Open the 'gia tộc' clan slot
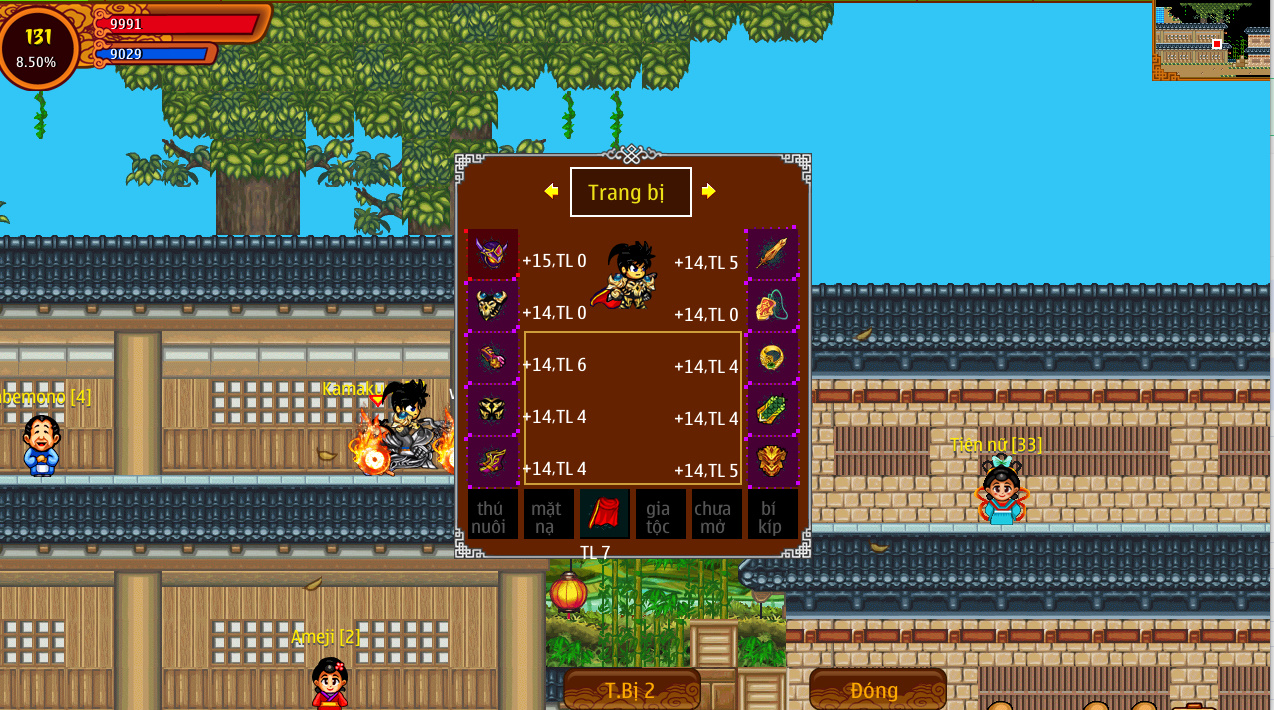Viewport: 1274px width, 710px height. point(660,514)
